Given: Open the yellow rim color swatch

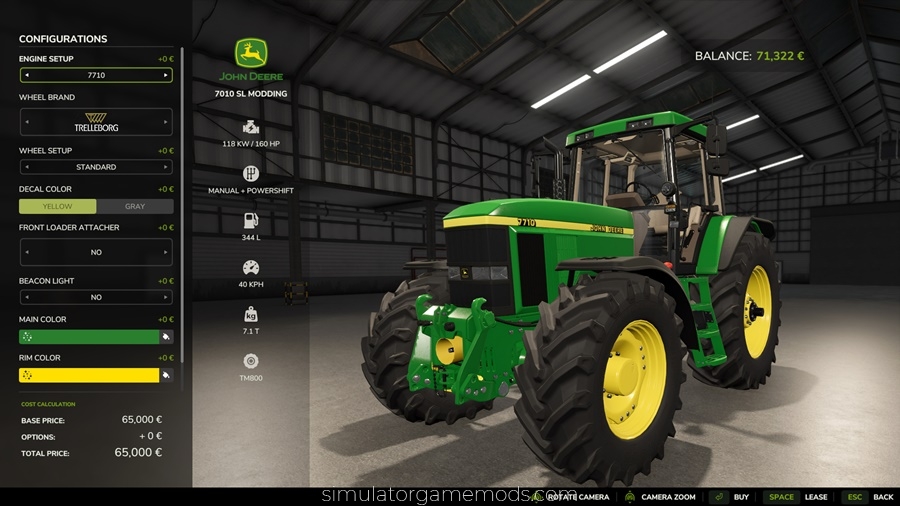Looking at the screenshot, I should tap(89, 375).
